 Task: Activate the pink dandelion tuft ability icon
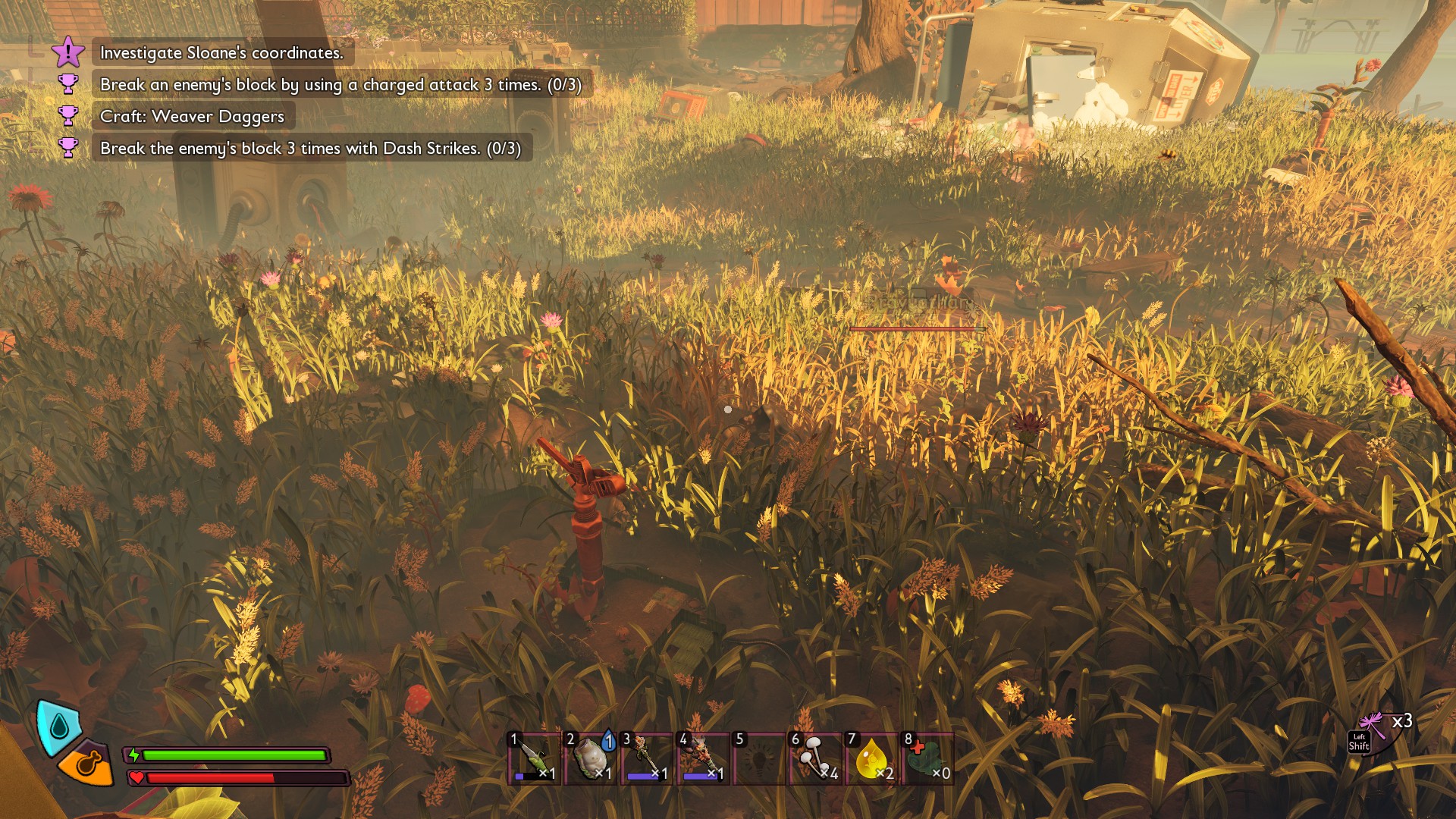click(1374, 730)
